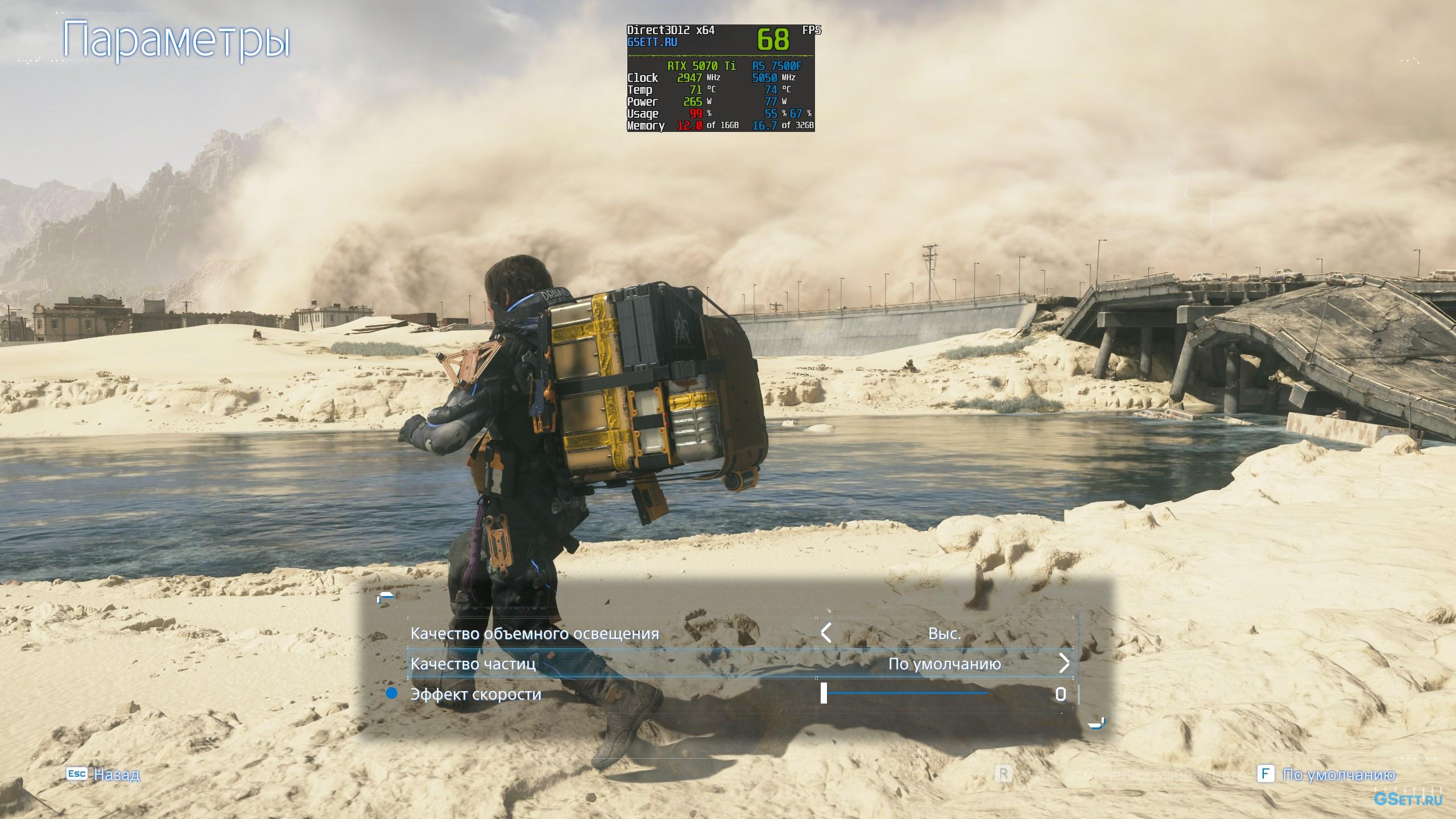This screenshot has height=819, width=1456.
Task: Select the Эффект скорости setting row
Action: coord(475,694)
